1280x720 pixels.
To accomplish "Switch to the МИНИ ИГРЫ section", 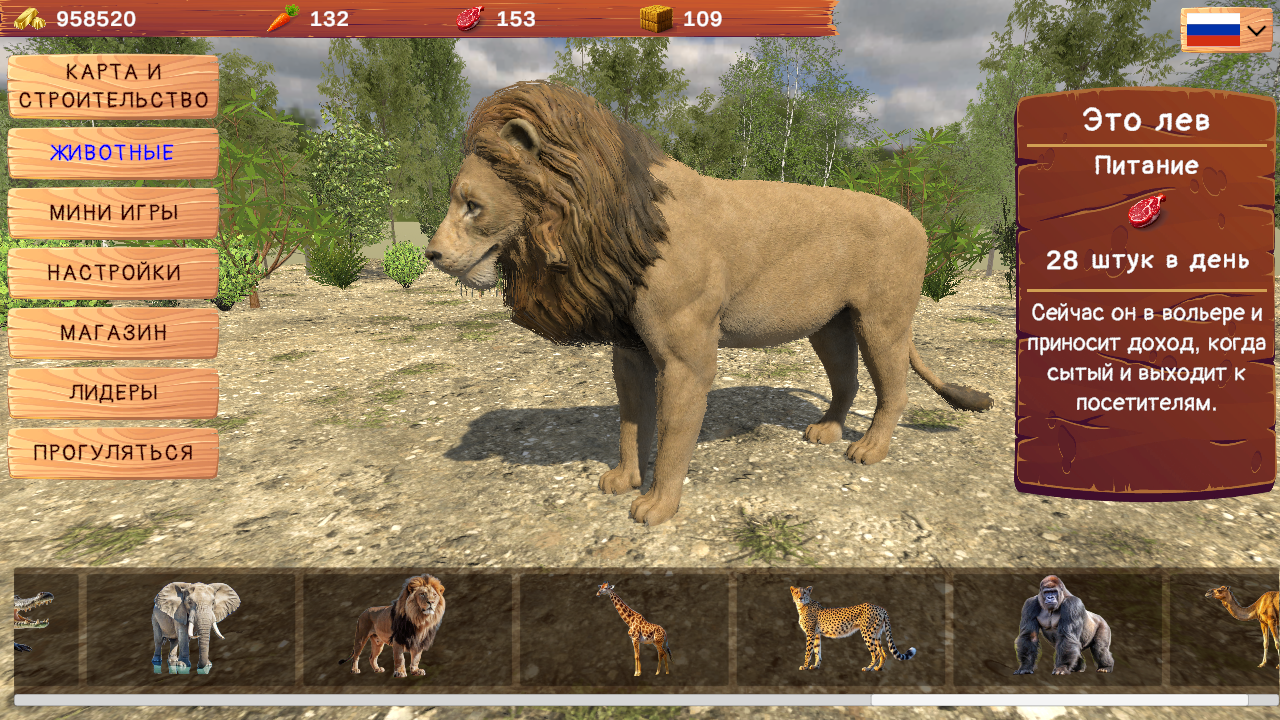I will [x=112, y=213].
